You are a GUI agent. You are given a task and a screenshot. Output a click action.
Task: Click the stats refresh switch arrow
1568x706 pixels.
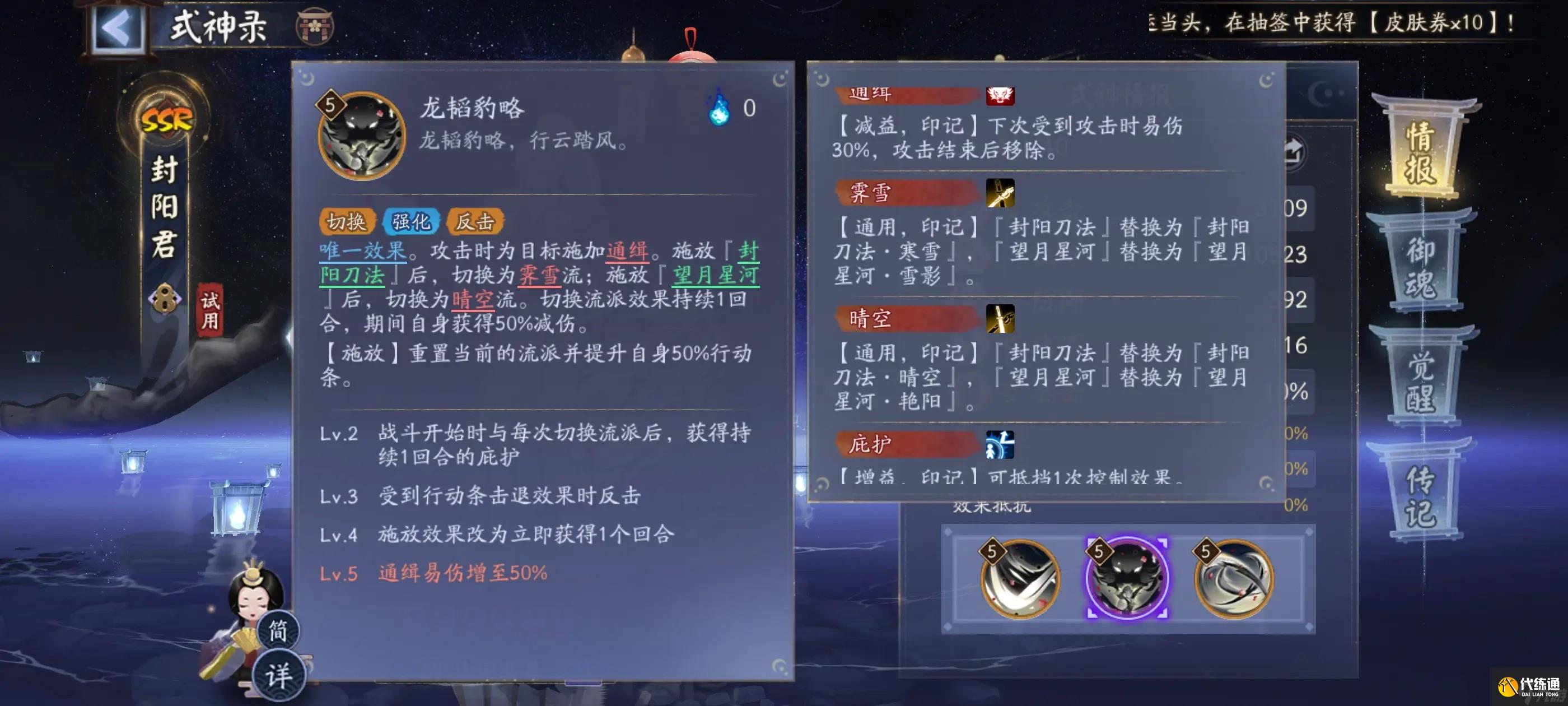1296,151
